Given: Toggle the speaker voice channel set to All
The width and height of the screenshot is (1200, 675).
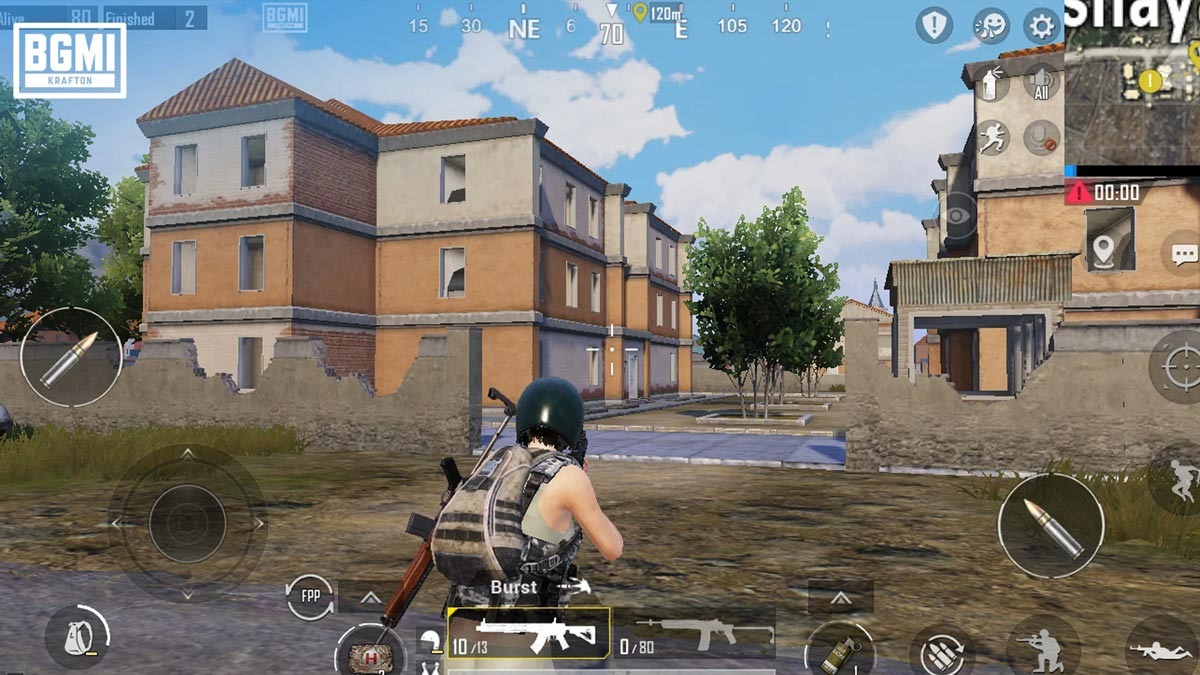Looking at the screenshot, I should coord(1041,83).
